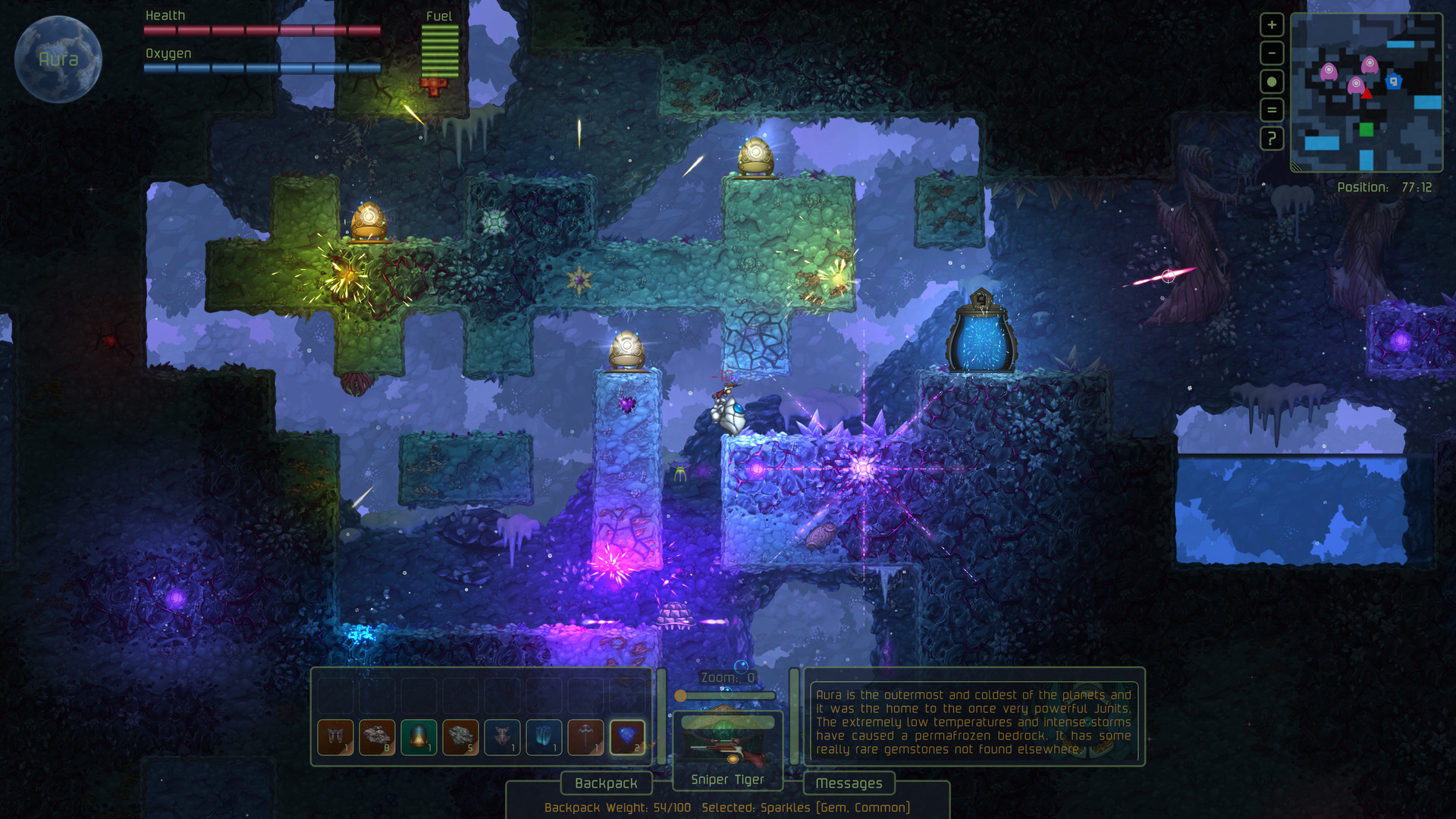Click the Fuel gauge indicator
This screenshot has width=1456, height=819.
438,49
